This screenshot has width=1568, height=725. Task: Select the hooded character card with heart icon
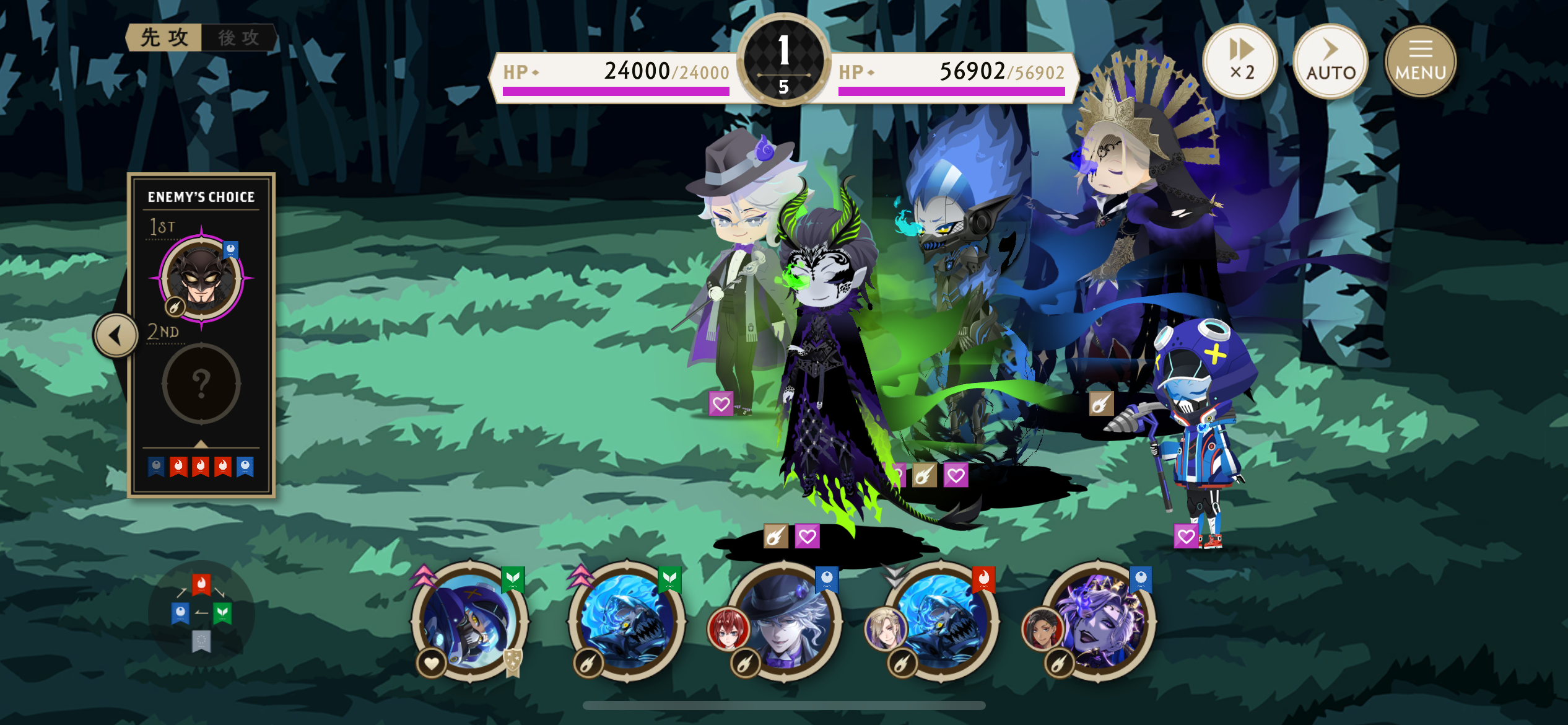click(470, 622)
